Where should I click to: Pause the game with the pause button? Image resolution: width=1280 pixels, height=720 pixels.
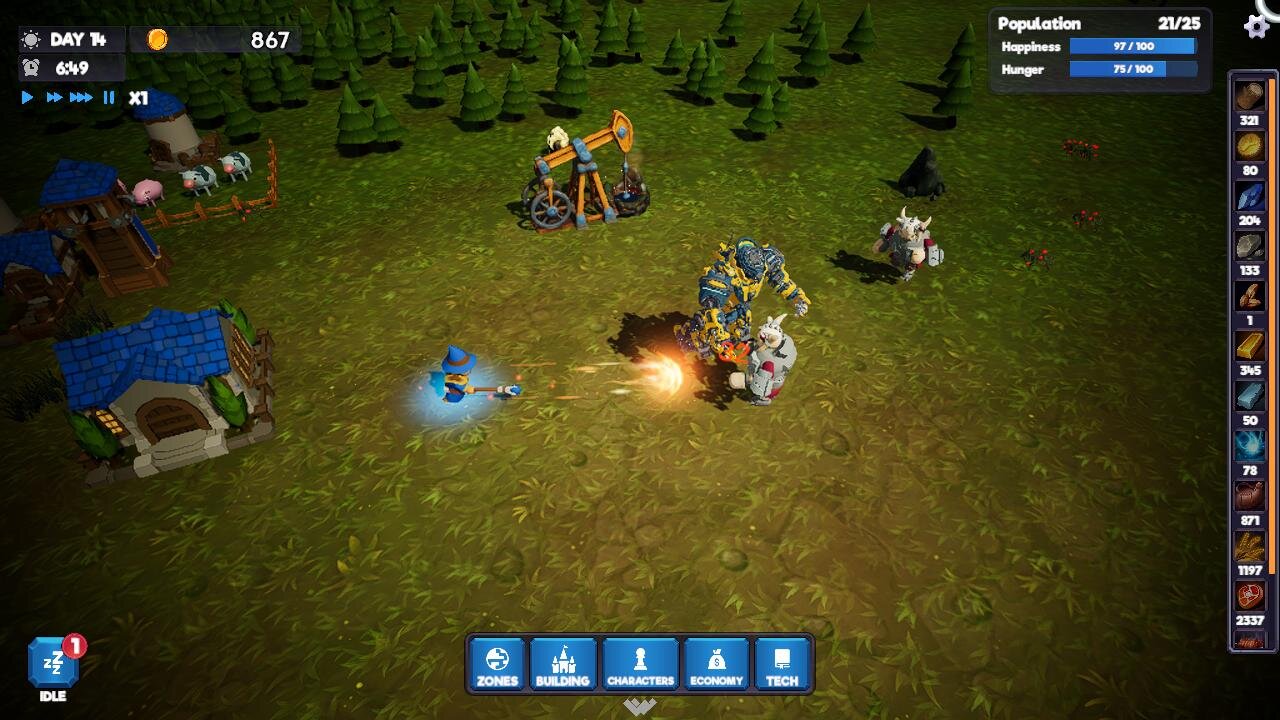point(108,97)
